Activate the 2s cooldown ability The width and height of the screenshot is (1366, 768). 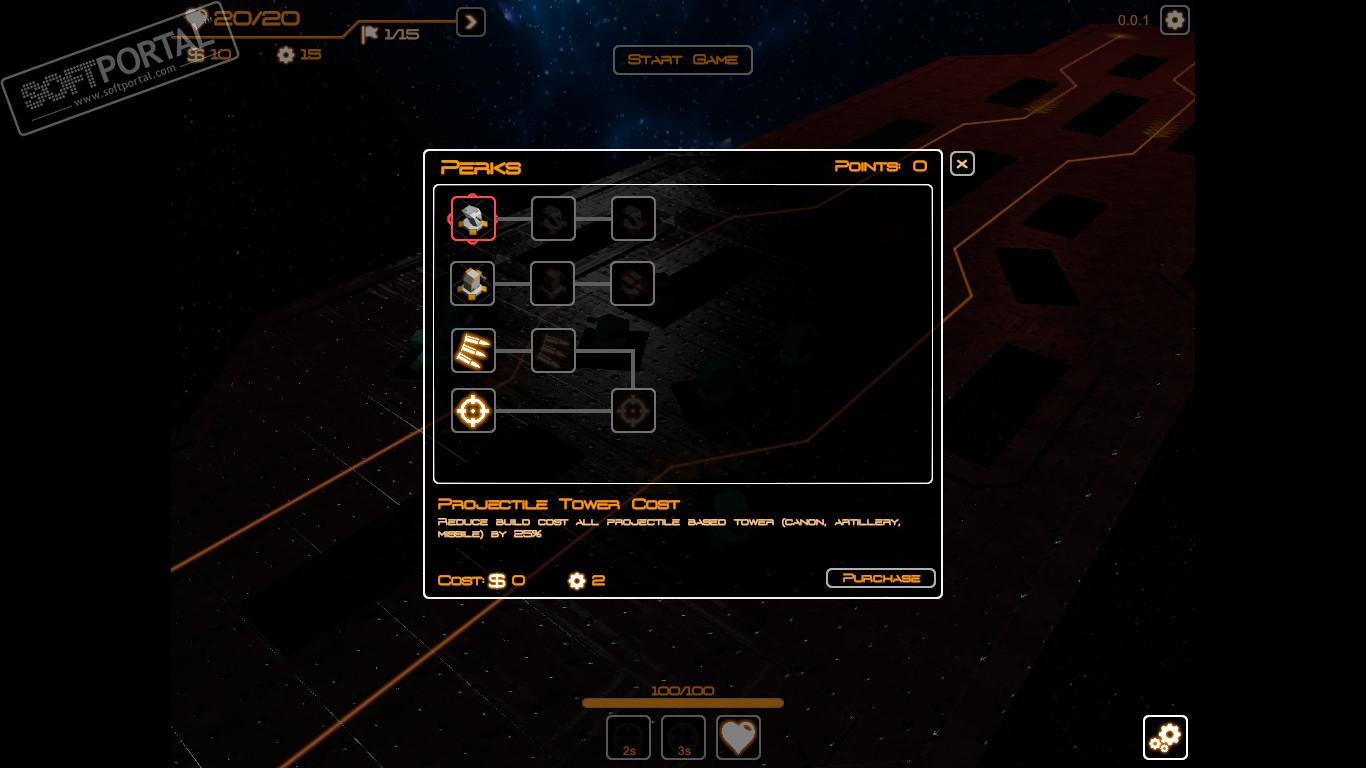click(628, 738)
